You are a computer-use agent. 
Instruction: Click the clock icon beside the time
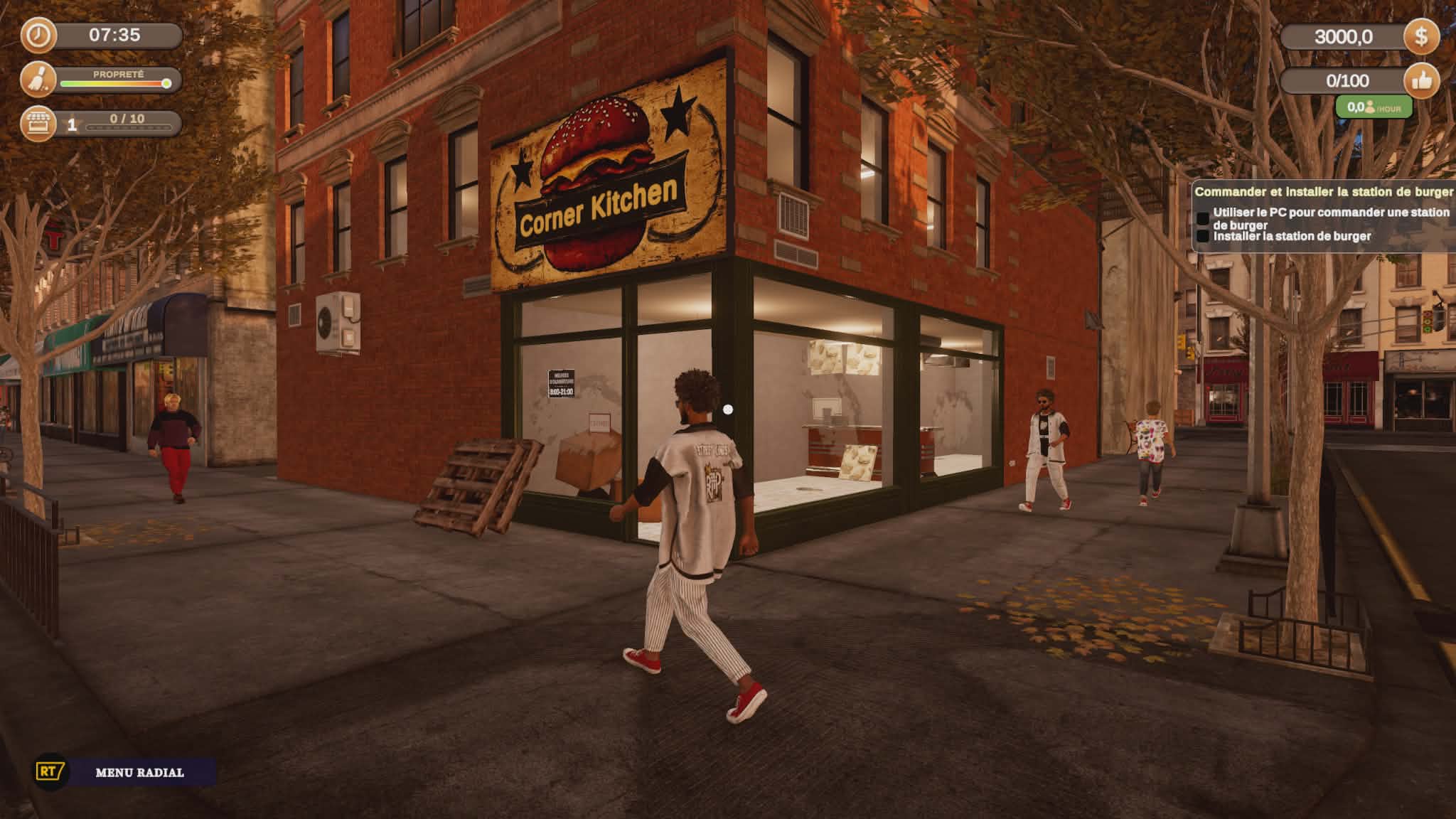(x=38, y=36)
